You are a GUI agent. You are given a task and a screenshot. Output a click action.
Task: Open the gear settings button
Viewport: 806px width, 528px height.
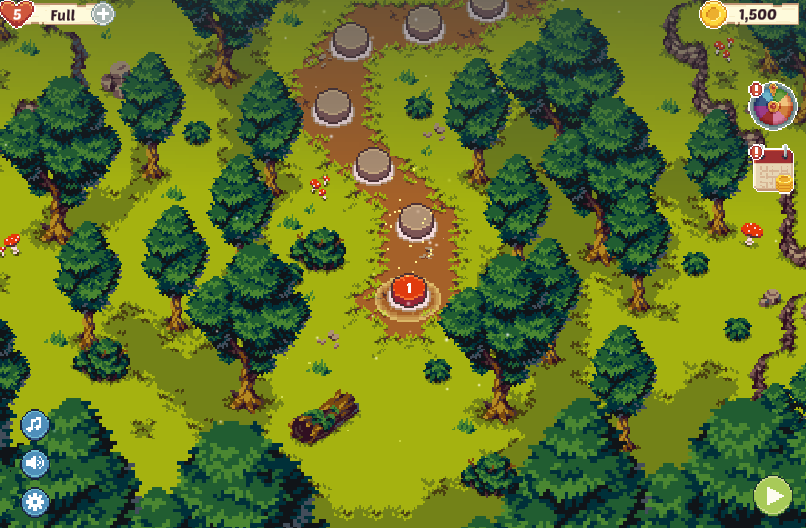[x=35, y=502]
